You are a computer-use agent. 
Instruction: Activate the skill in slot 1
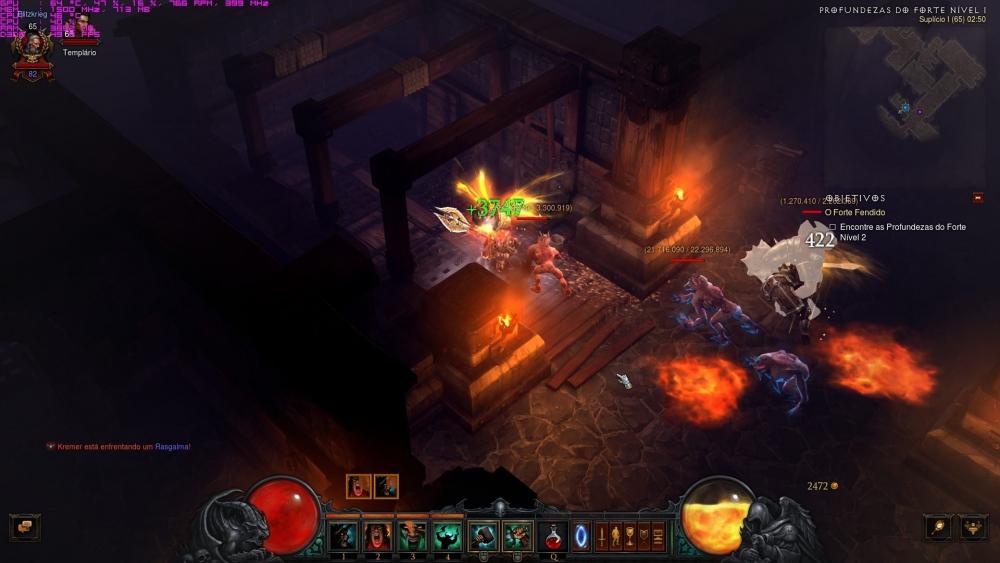point(343,536)
